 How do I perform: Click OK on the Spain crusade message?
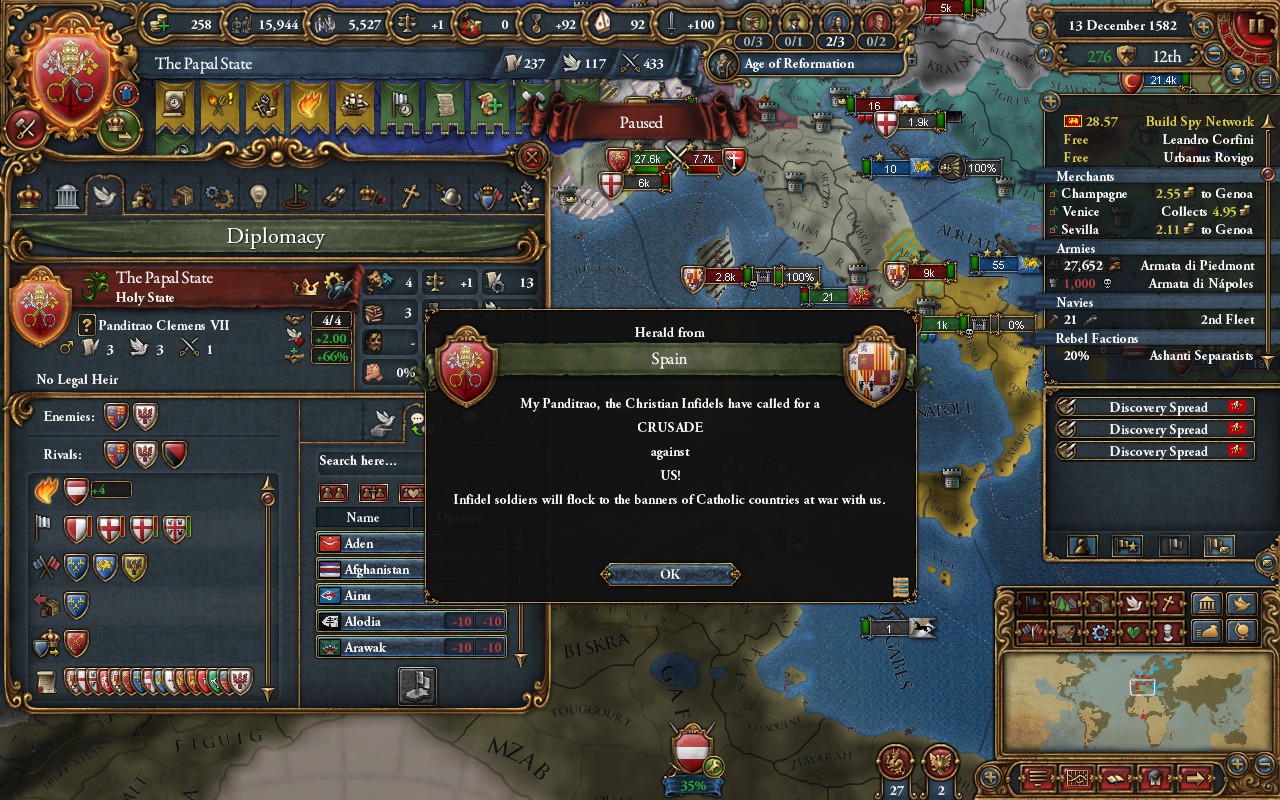[x=669, y=573]
